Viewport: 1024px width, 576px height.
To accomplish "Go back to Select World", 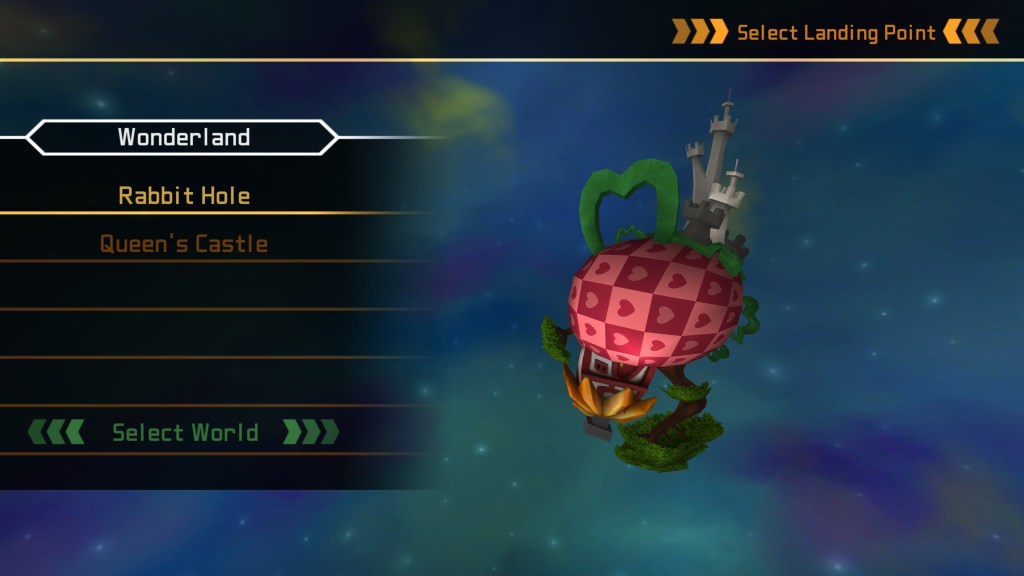I will (x=184, y=432).
